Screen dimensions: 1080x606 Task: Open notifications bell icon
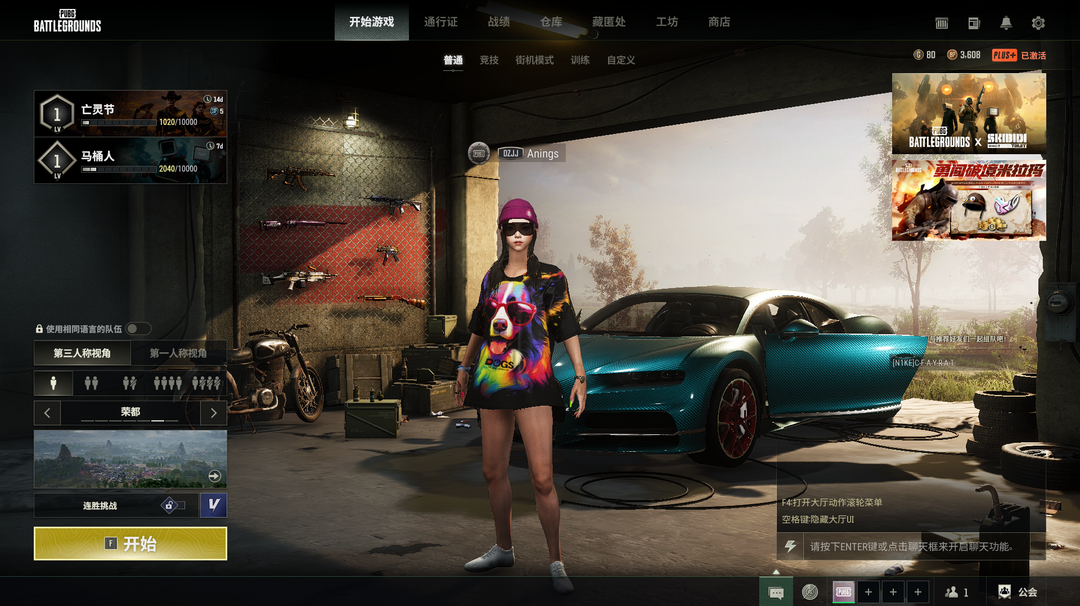coord(1006,23)
